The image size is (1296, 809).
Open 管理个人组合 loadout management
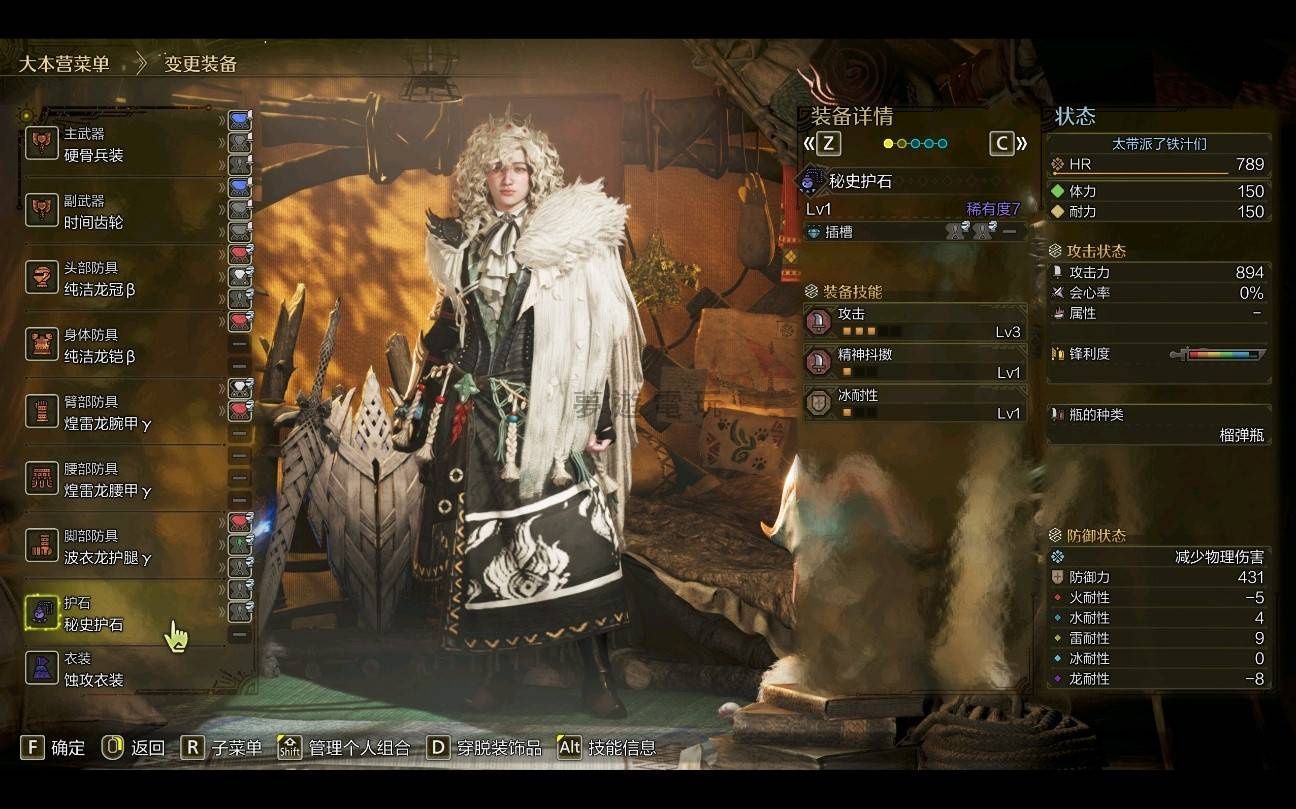pos(345,748)
